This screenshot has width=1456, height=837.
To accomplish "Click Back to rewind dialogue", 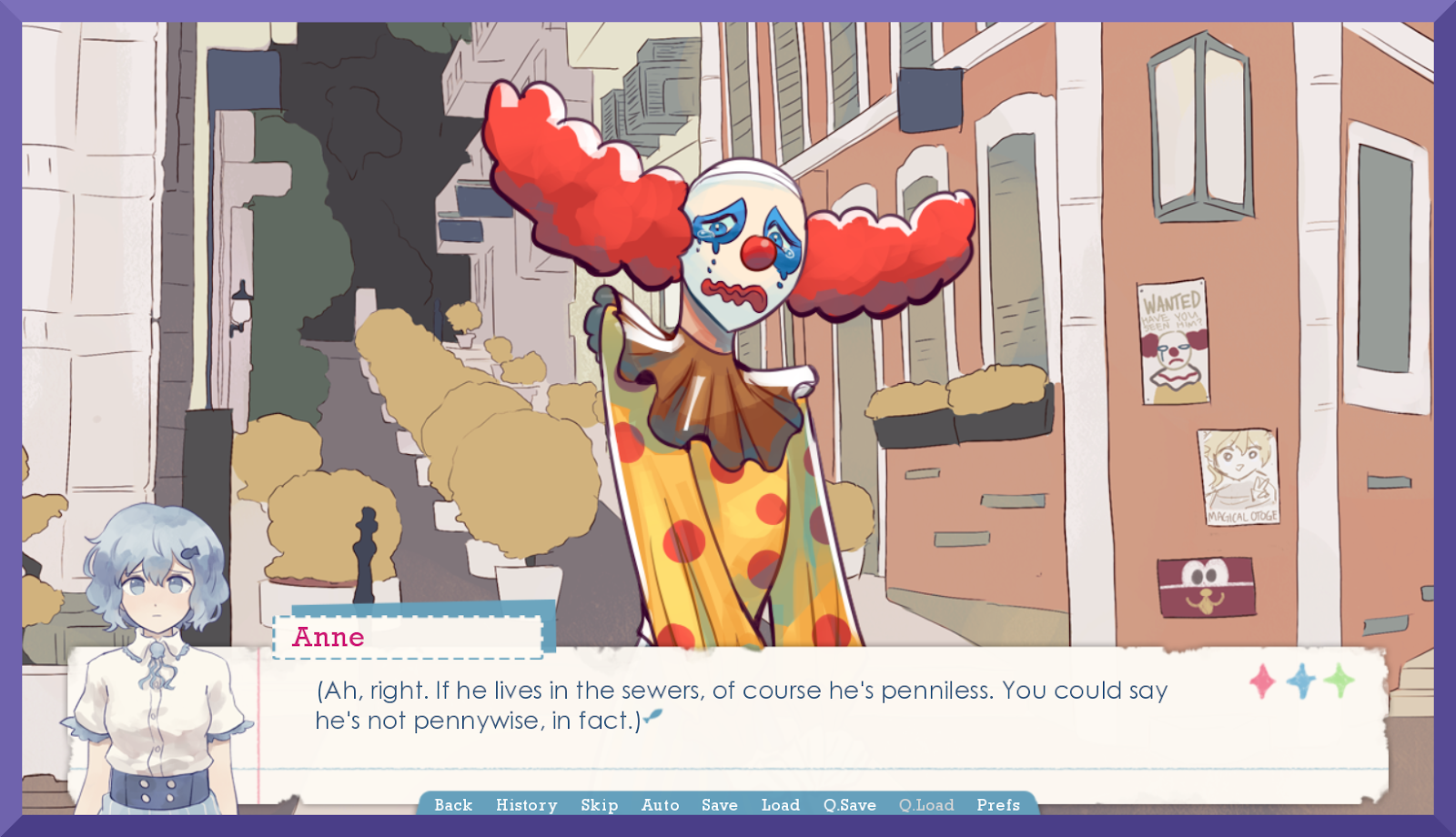I will coord(453,805).
